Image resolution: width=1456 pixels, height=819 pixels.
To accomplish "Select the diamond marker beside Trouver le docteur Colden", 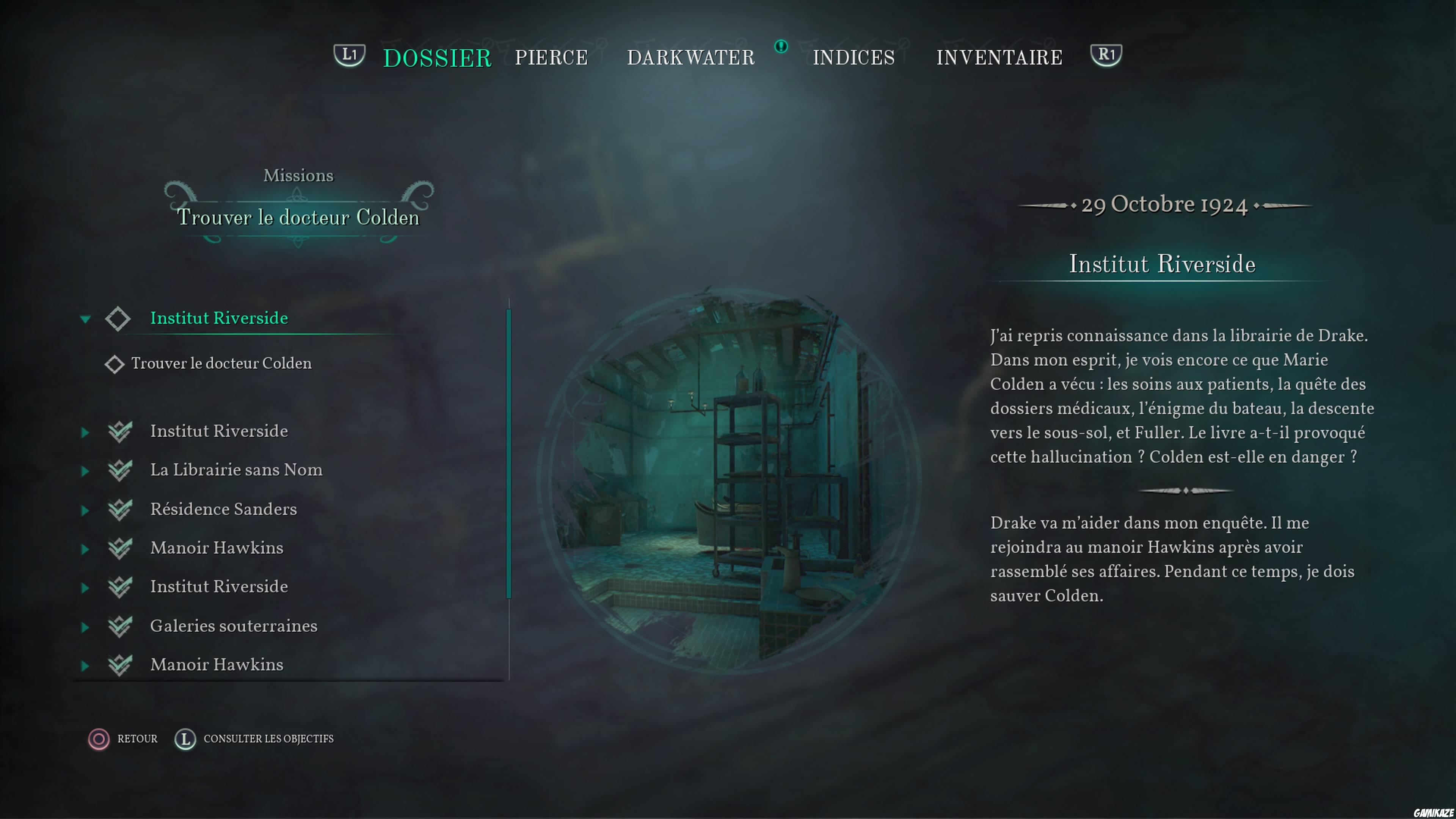I will (x=115, y=364).
